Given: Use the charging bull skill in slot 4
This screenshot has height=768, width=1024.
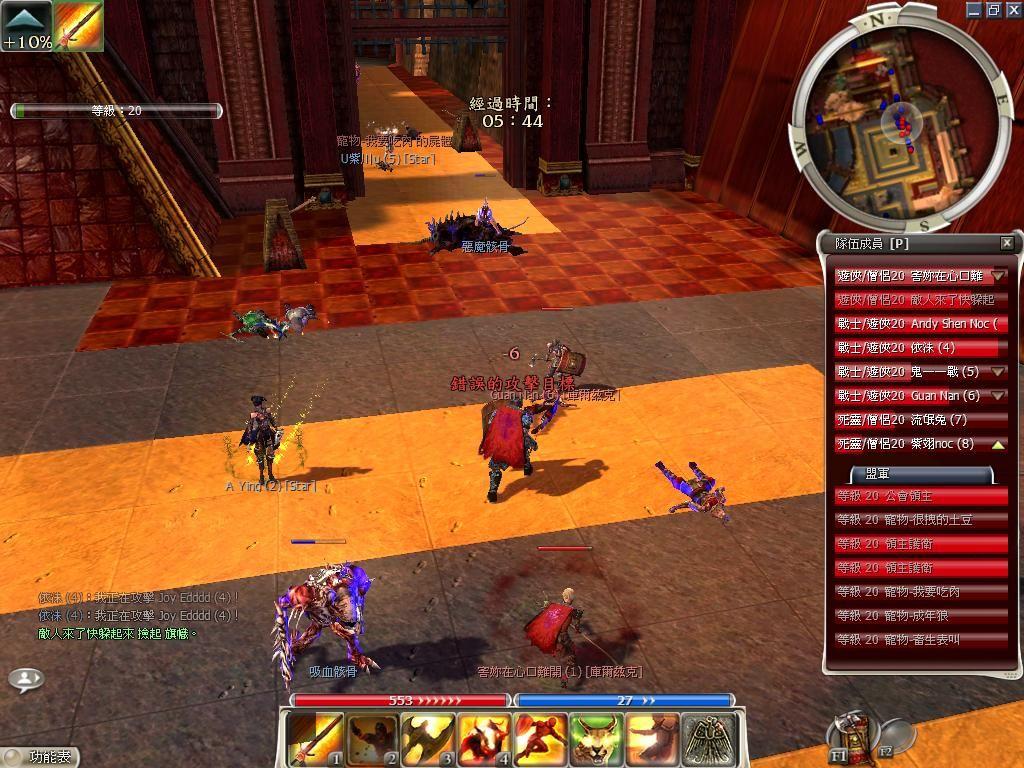Looking at the screenshot, I should pyautogui.click(x=484, y=738).
